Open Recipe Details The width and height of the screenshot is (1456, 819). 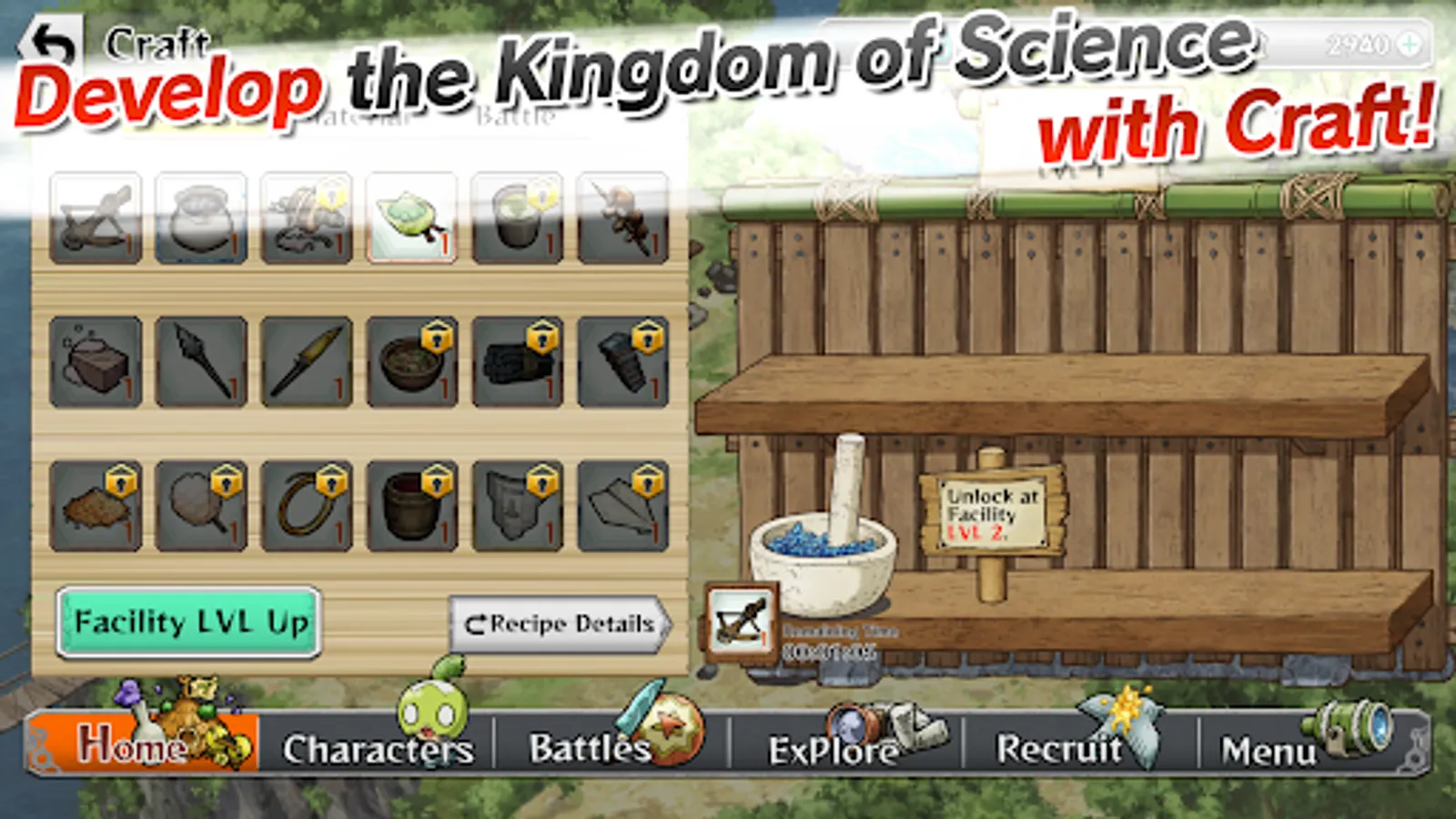(x=558, y=623)
